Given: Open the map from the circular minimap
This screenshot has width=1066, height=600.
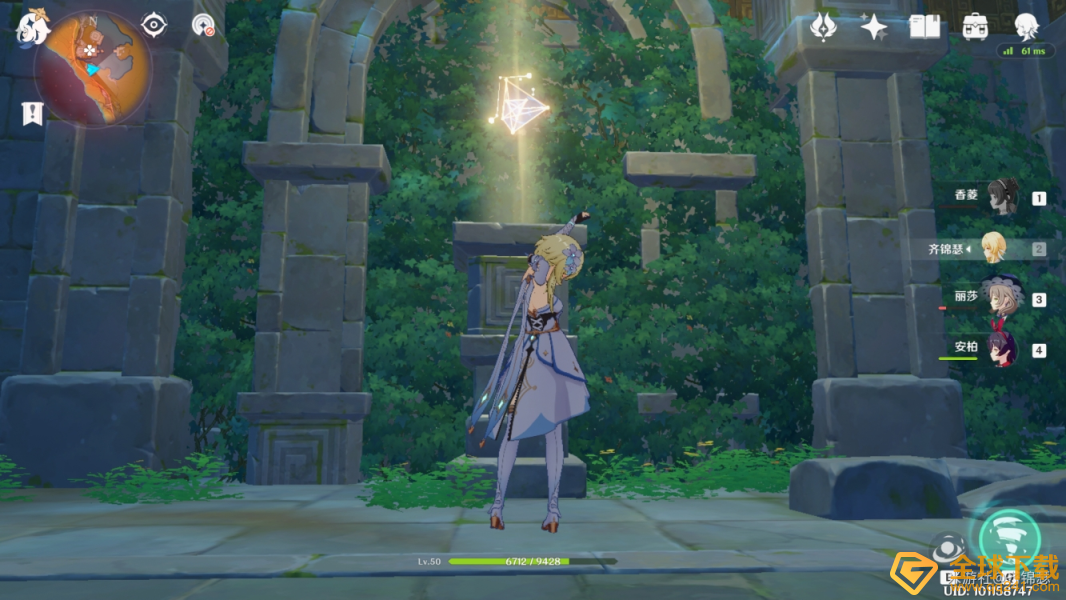Looking at the screenshot, I should point(92,68).
